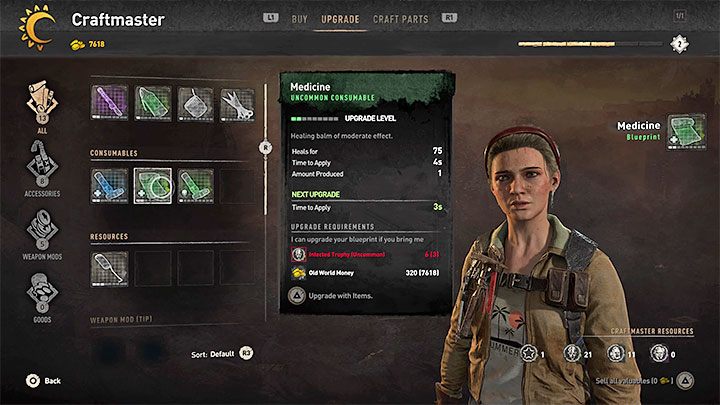The width and height of the screenshot is (720, 405).
Task: Select the green bottle blueprint slot
Action: (x=152, y=102)
